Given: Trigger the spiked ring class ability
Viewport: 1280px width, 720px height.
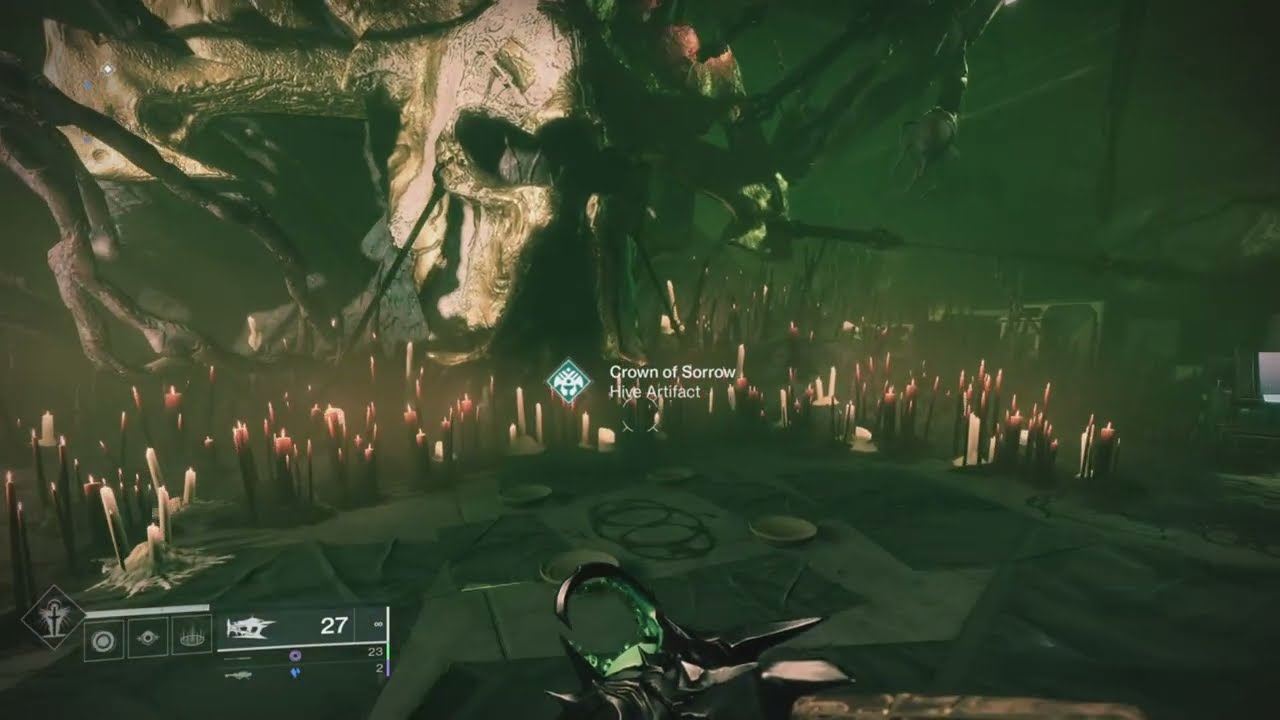Looking at the screenshot, I should coord(192,636).
